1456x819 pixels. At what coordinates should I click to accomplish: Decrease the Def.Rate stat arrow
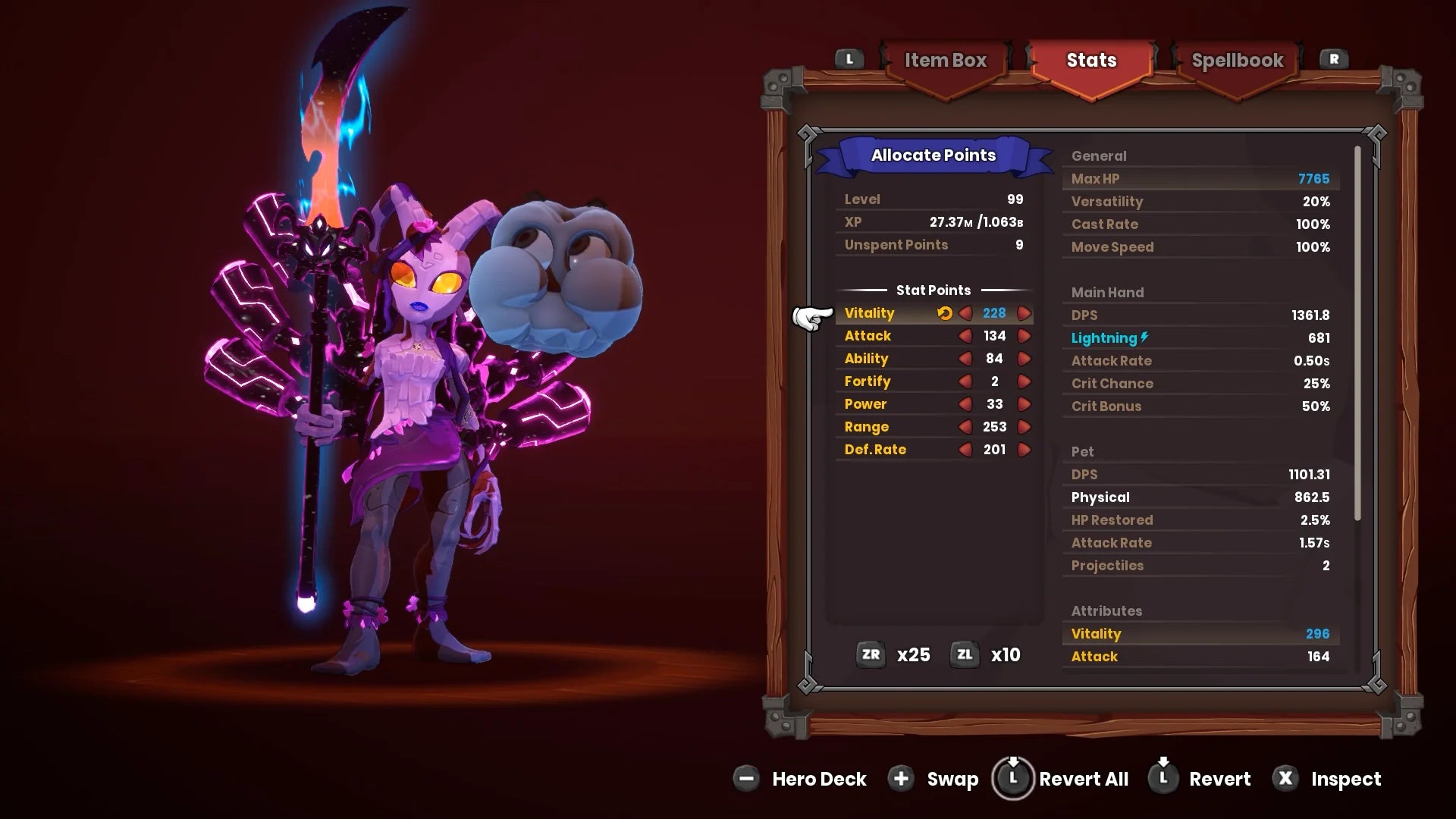966,449
